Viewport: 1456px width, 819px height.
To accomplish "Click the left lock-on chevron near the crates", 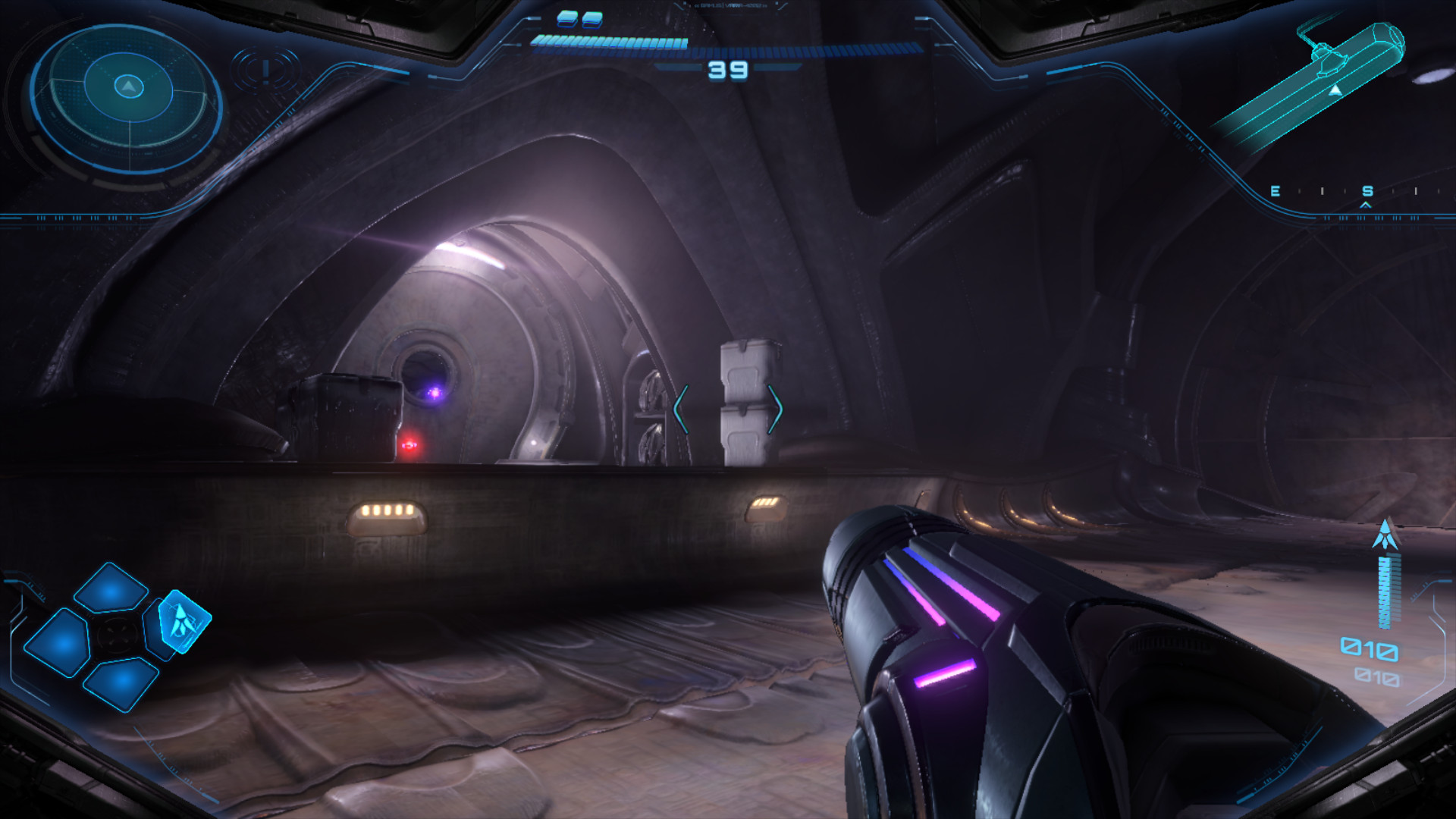I will 679,409.
